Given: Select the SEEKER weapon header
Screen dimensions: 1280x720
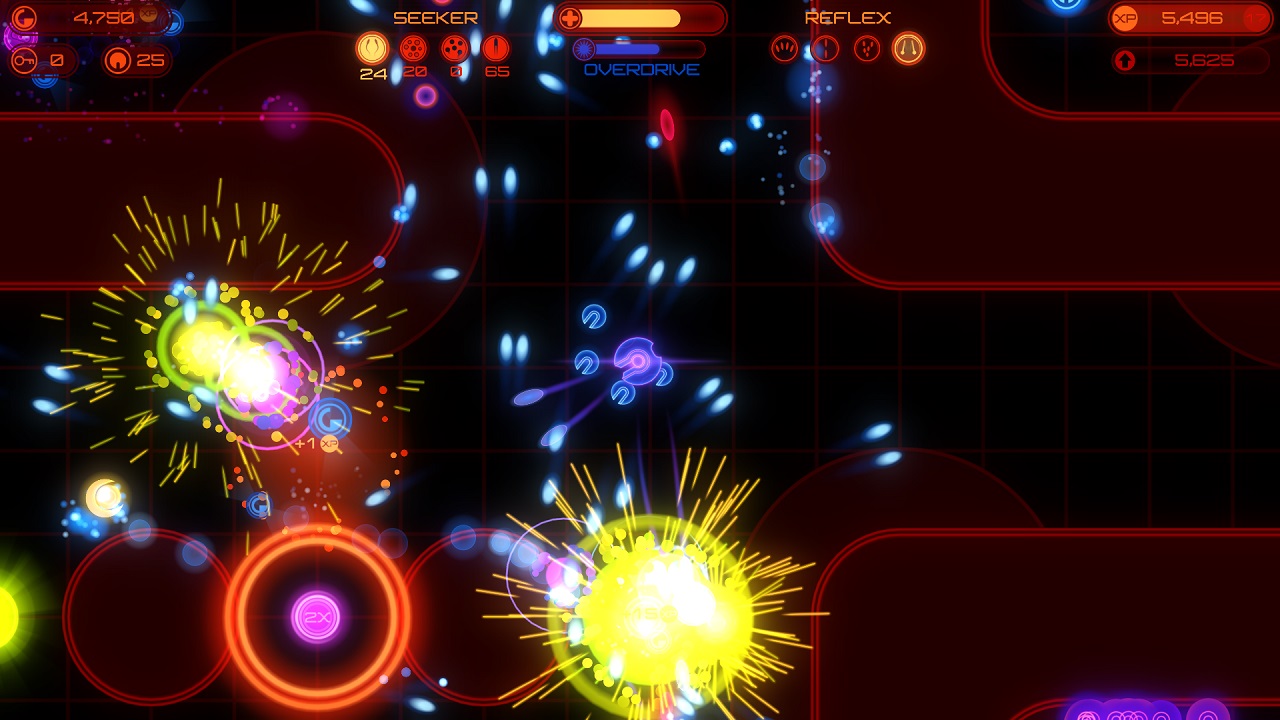Looking at the screenshot, I should tap(436, 17).
